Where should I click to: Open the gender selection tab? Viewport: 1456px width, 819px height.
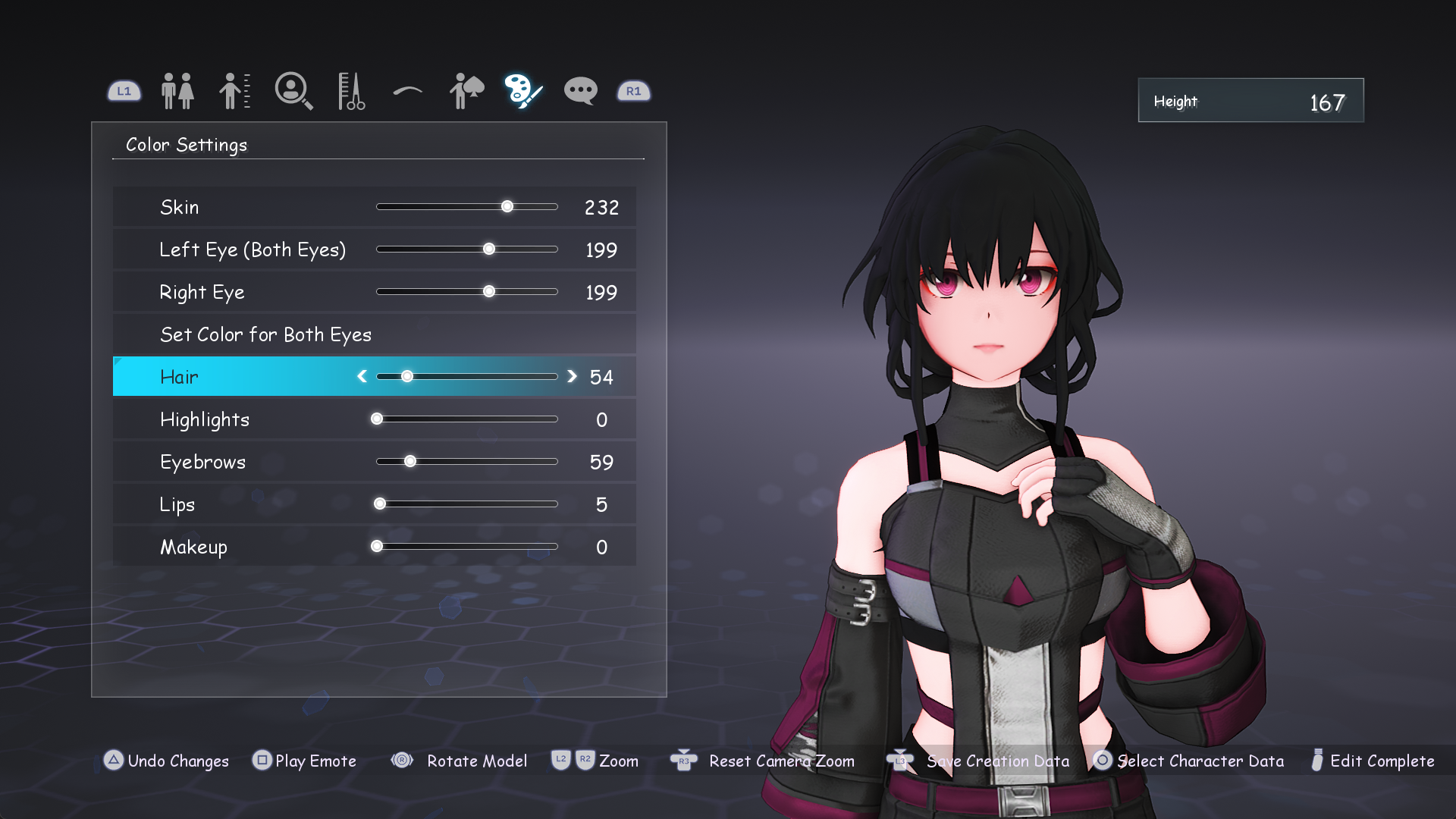(x=177, y=91)
